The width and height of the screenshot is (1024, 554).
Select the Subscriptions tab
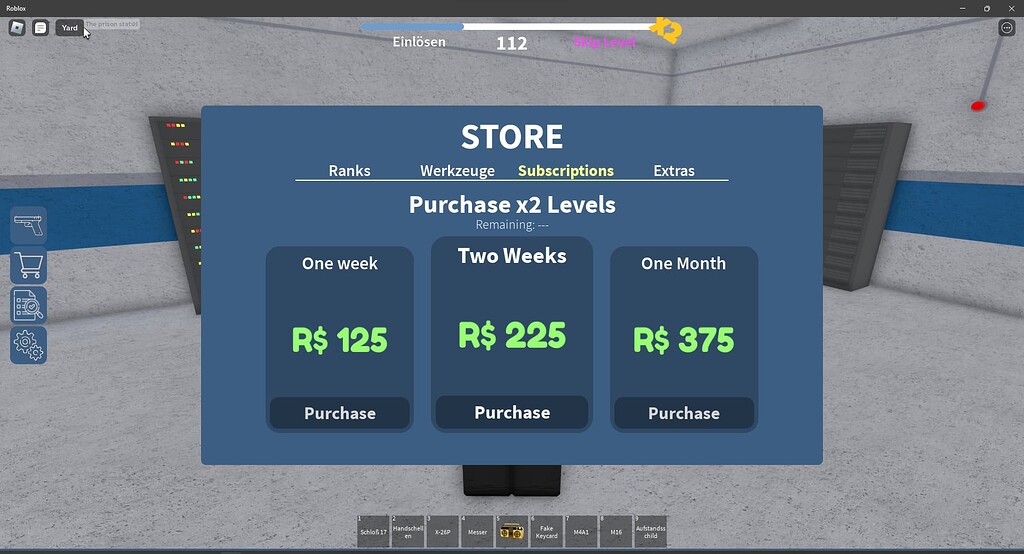[x=566, y=171]
